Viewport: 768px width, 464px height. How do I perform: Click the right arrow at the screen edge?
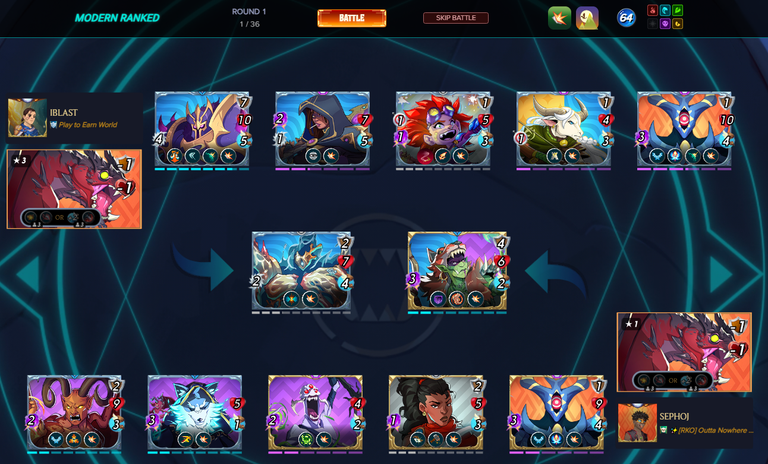tap(723, 275)
